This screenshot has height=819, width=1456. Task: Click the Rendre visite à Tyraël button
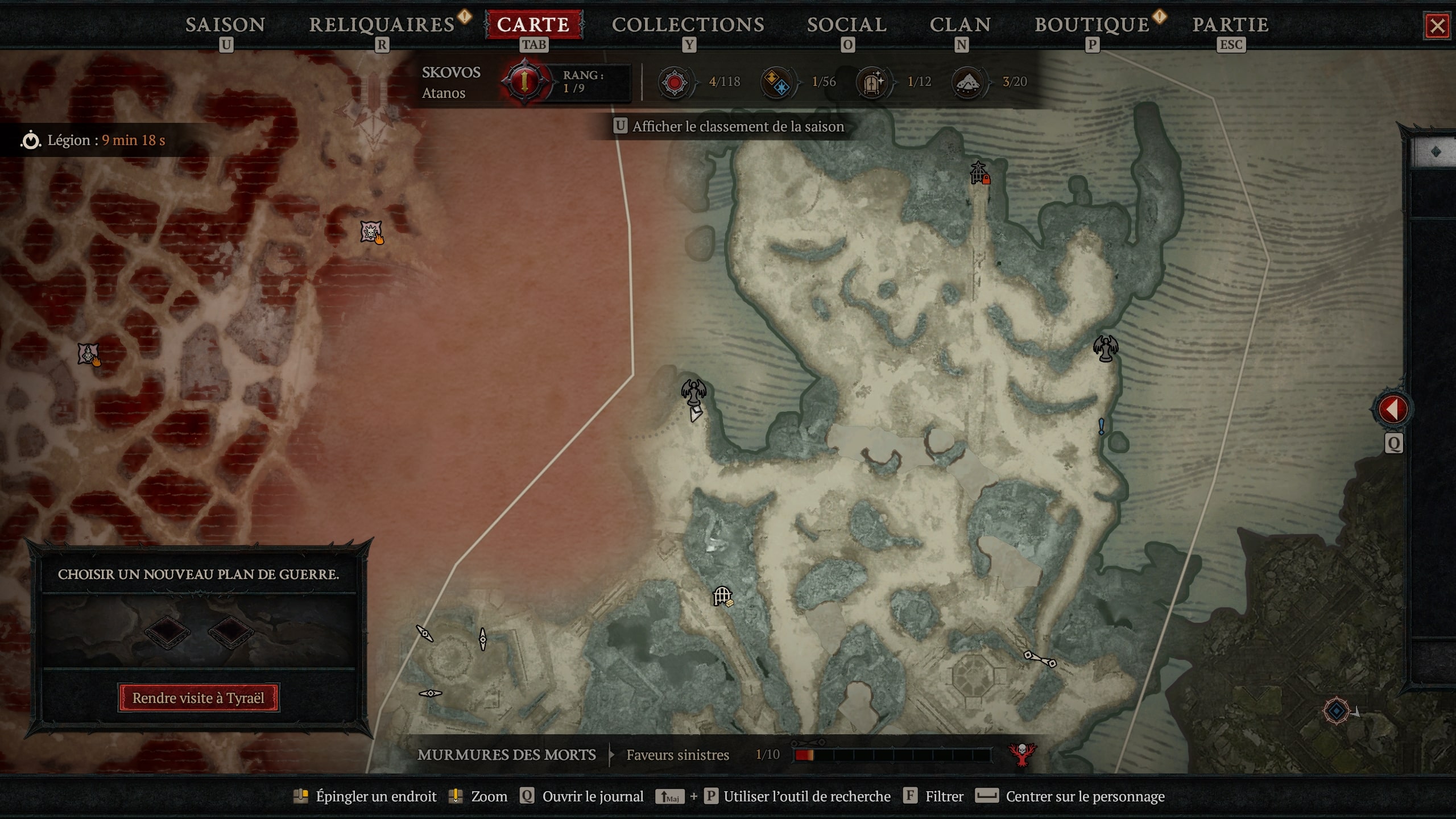[198, 698]
